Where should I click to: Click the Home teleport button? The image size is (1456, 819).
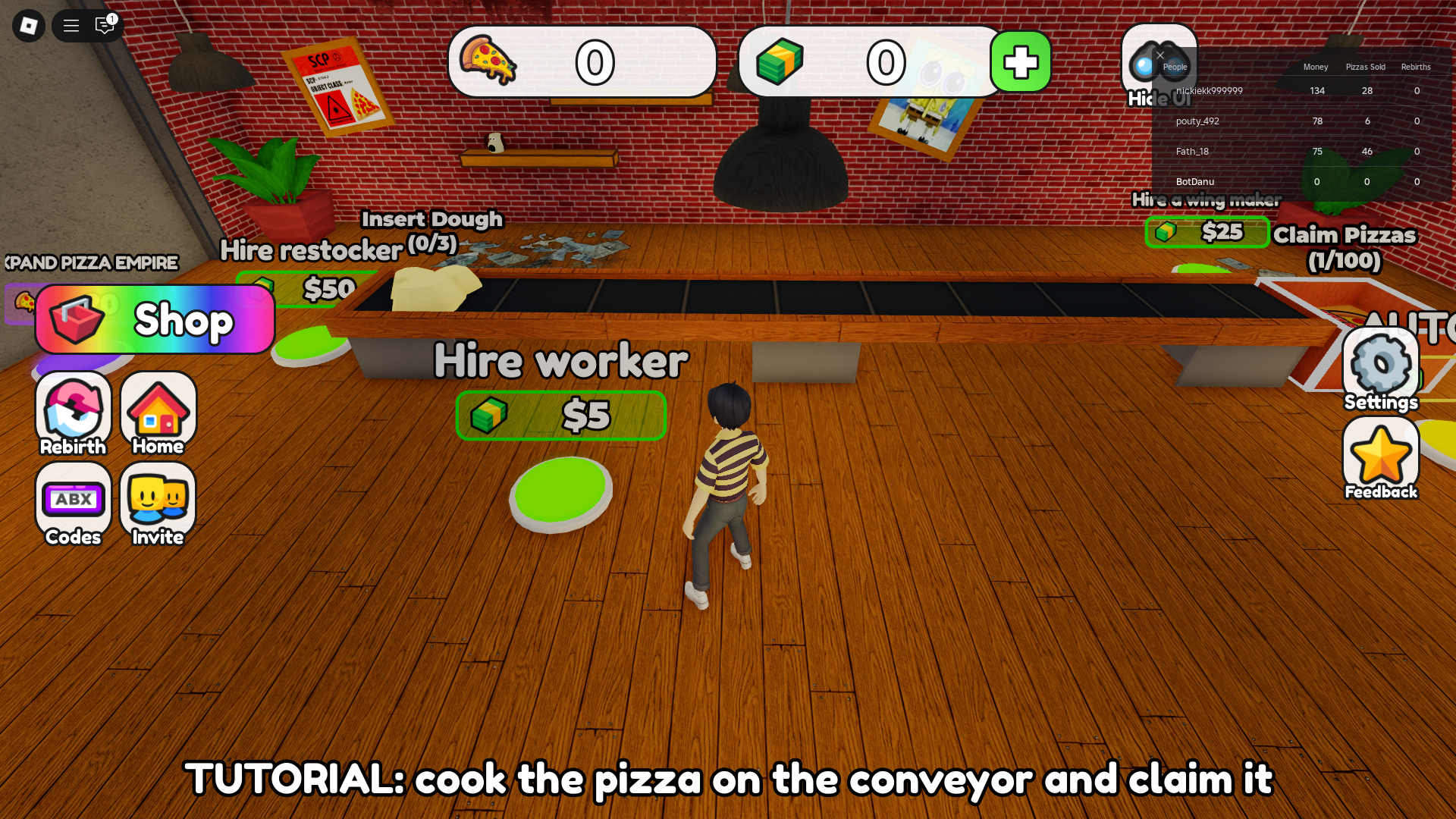(x=158, y=414)
